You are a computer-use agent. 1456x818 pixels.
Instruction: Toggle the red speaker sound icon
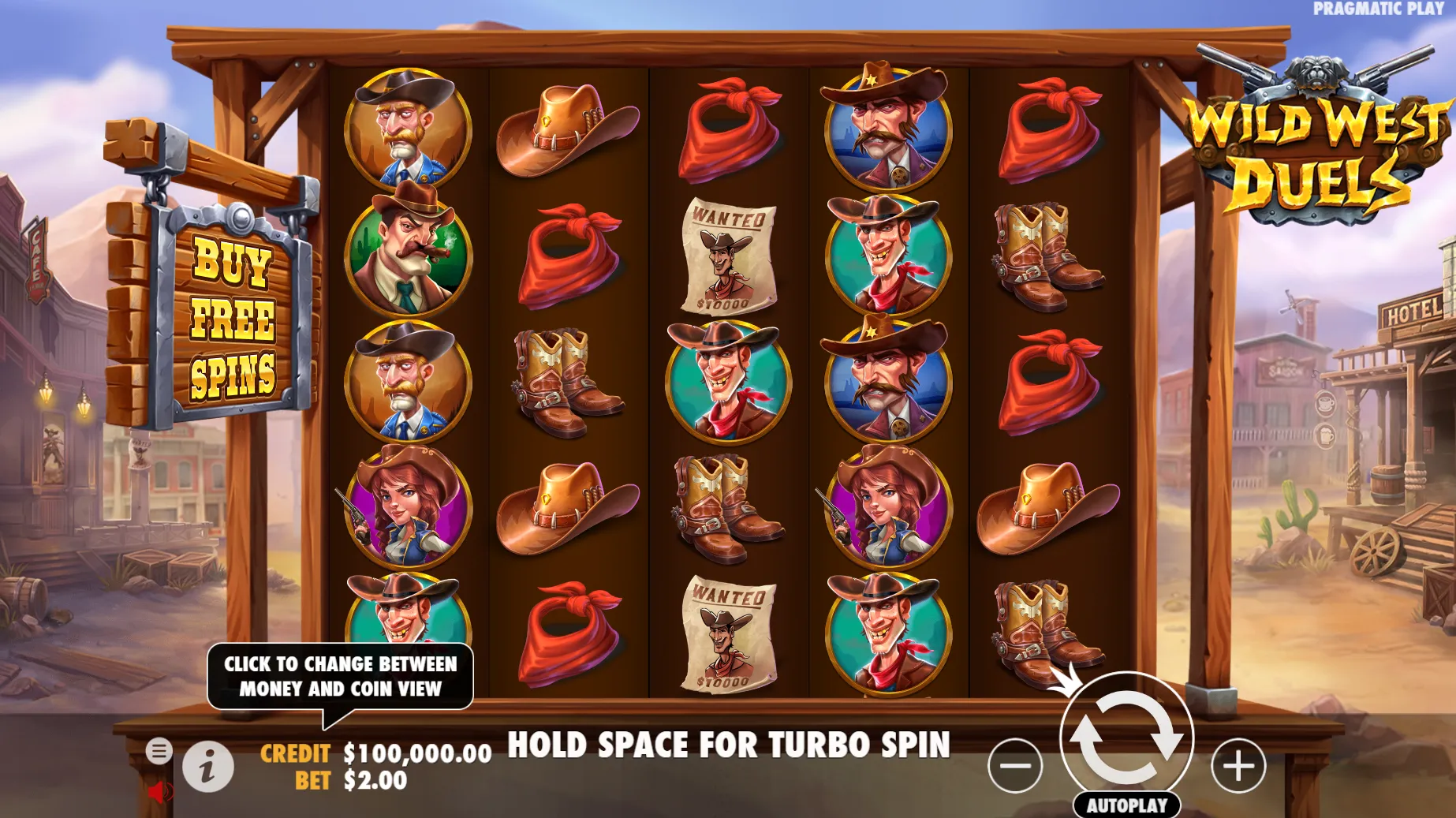pos(159,791)
